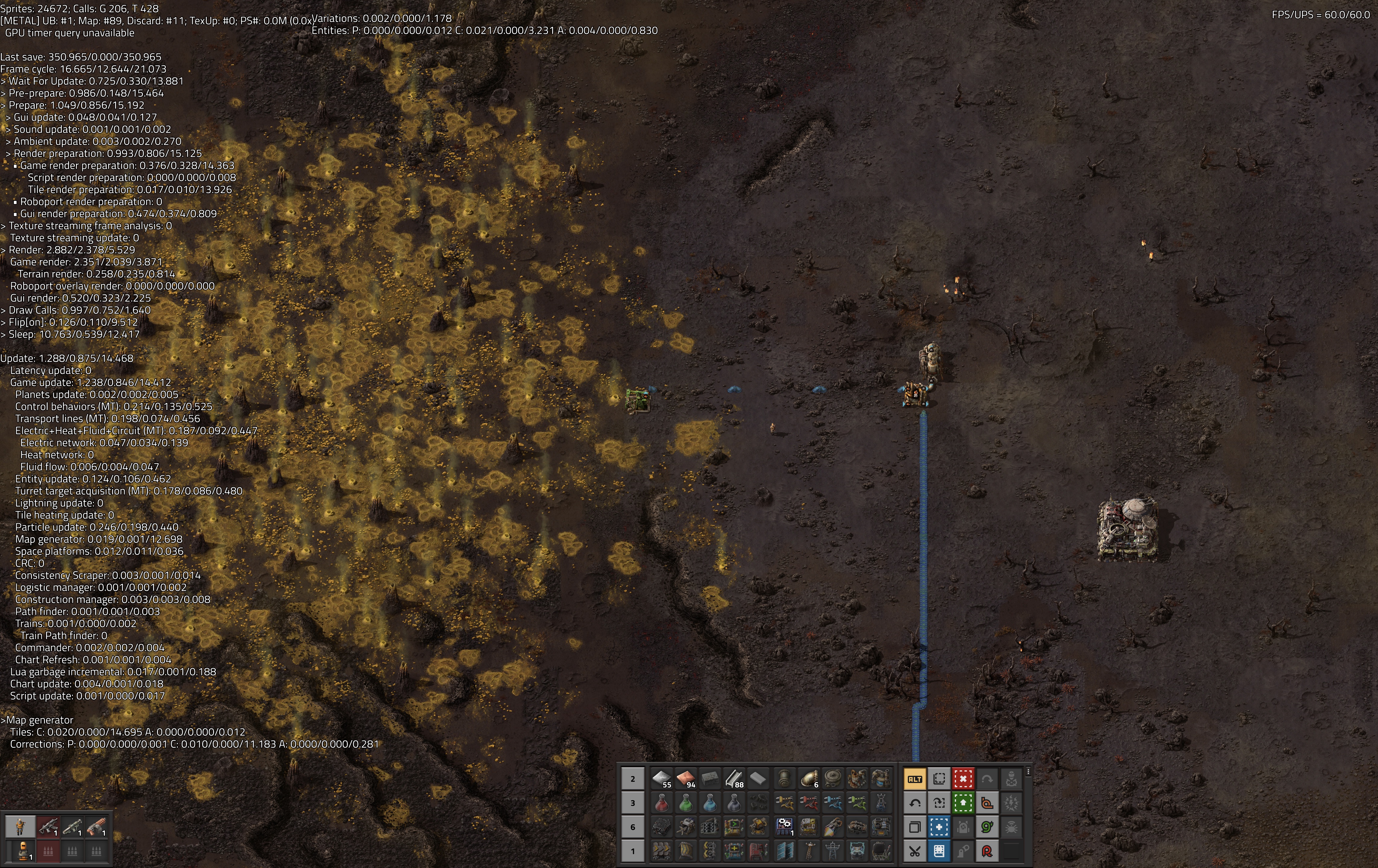Pick the copper plate hotbar slot
Screen dimensions: 1378x868
click(x=686, y=779)
